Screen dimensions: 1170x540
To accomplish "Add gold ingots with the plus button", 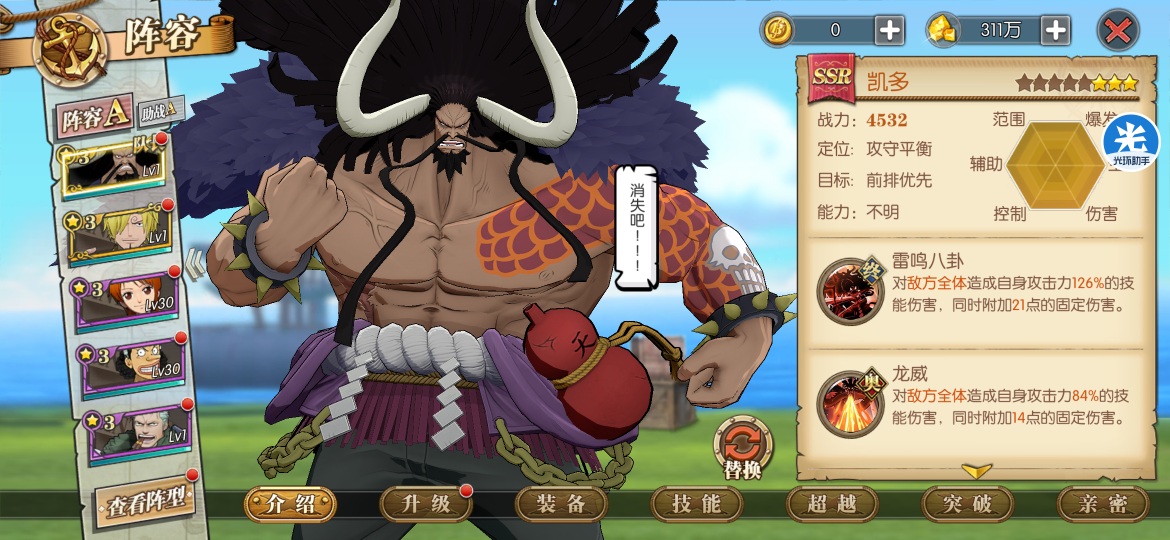I will click(1055, 30).
